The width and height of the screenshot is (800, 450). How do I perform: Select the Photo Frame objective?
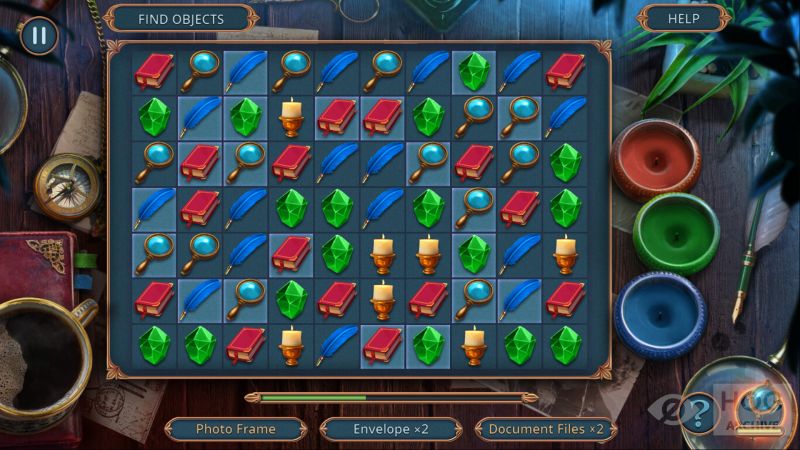tap(236, 429)
